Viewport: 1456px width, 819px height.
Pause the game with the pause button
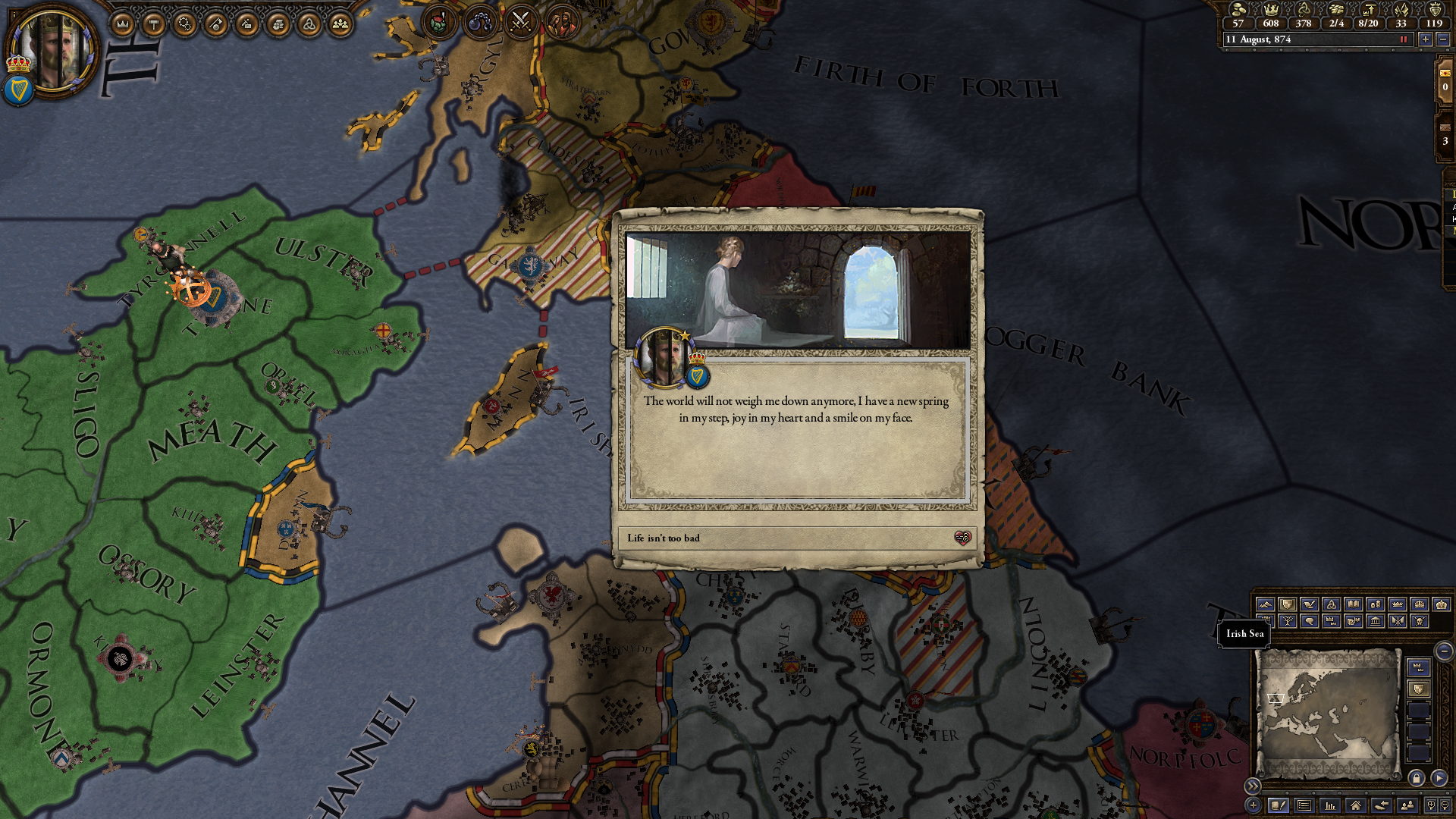(x=1404, y=39)
